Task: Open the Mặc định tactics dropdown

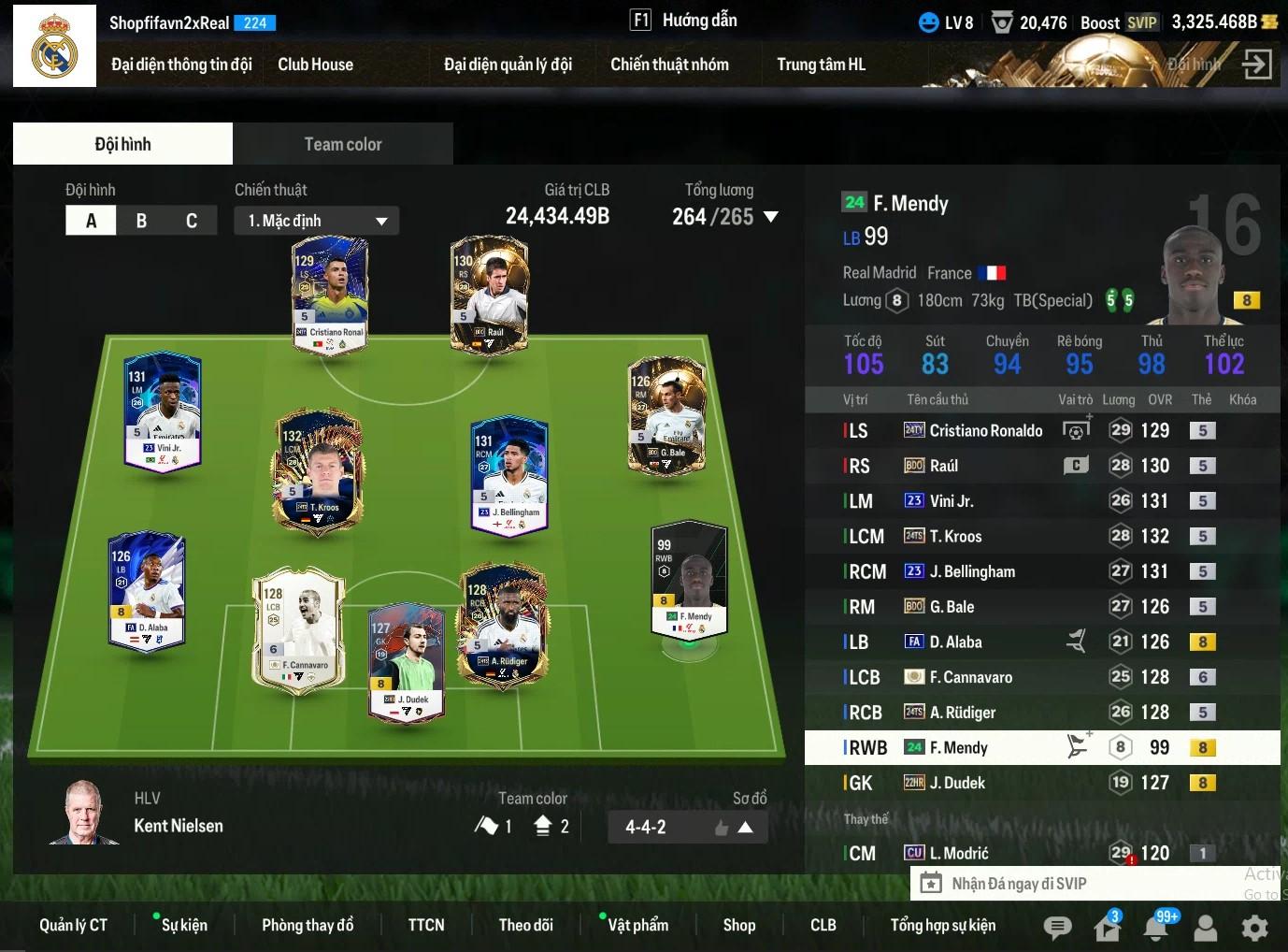Action: tap(317, 221)
